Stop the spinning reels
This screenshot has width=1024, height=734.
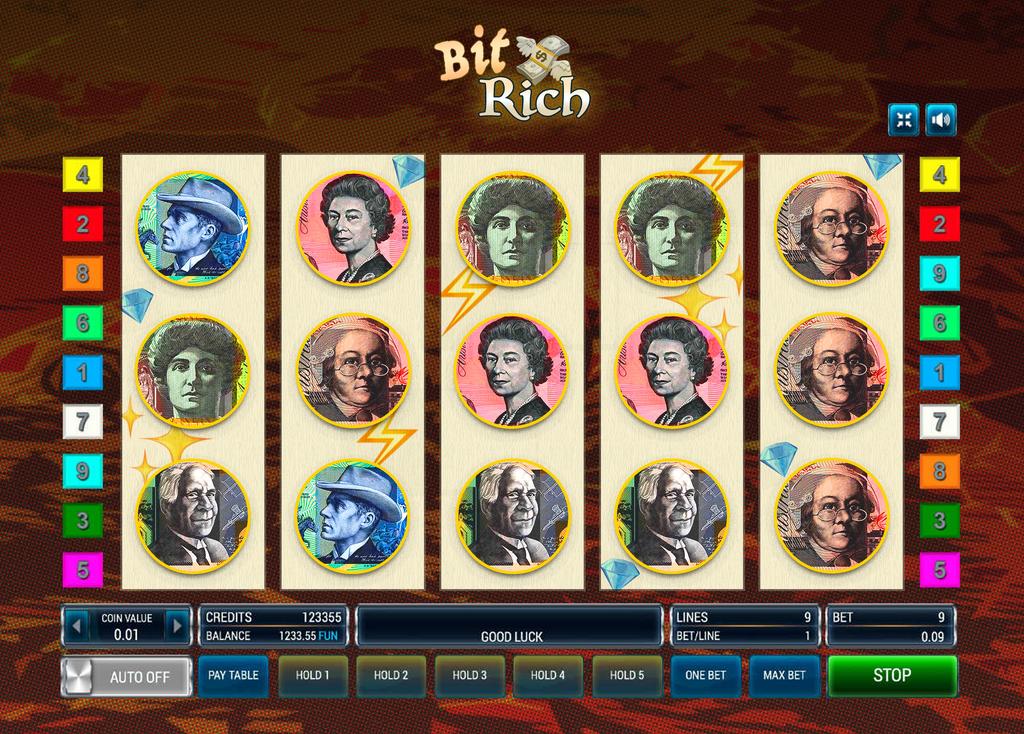891,675
